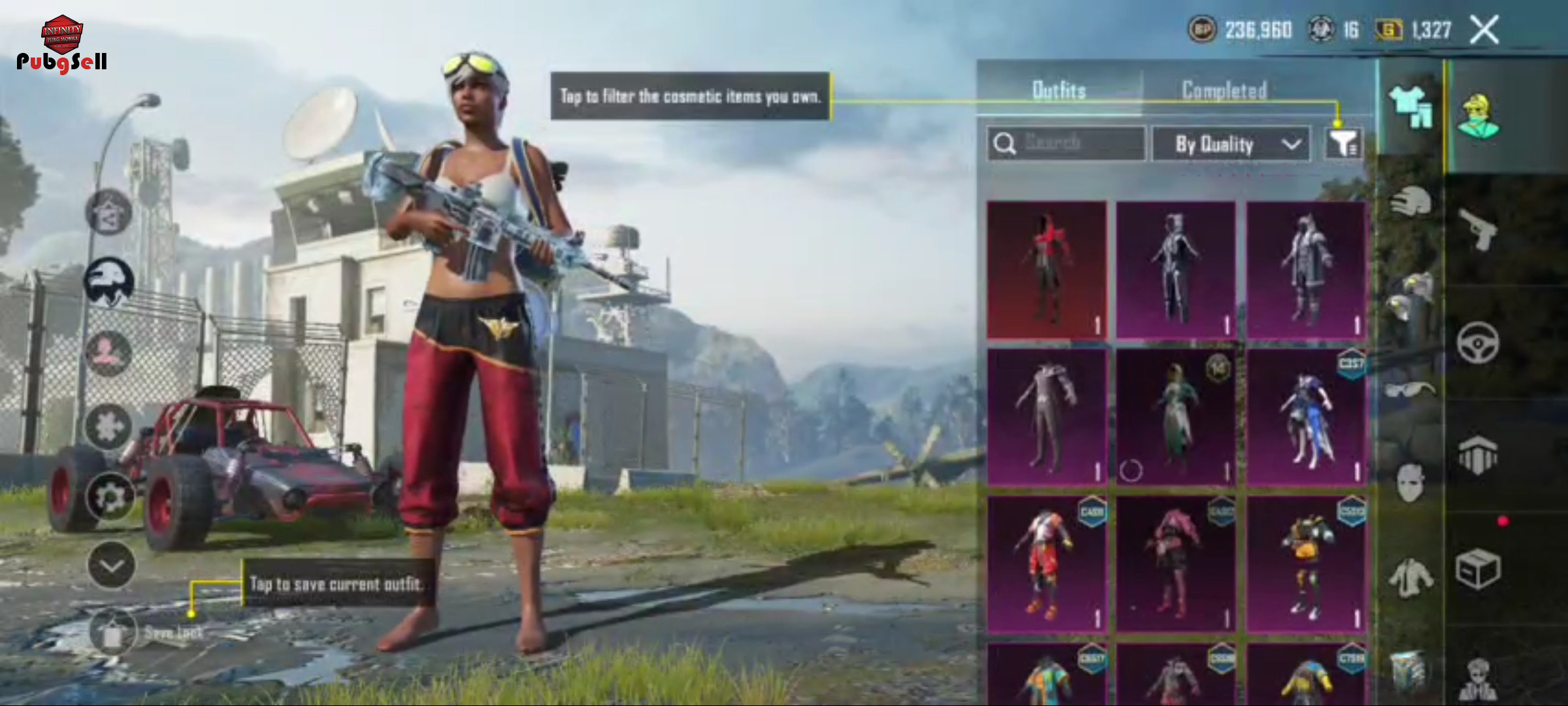Open the pistol weapon skins category

[x=1479, y=229]
